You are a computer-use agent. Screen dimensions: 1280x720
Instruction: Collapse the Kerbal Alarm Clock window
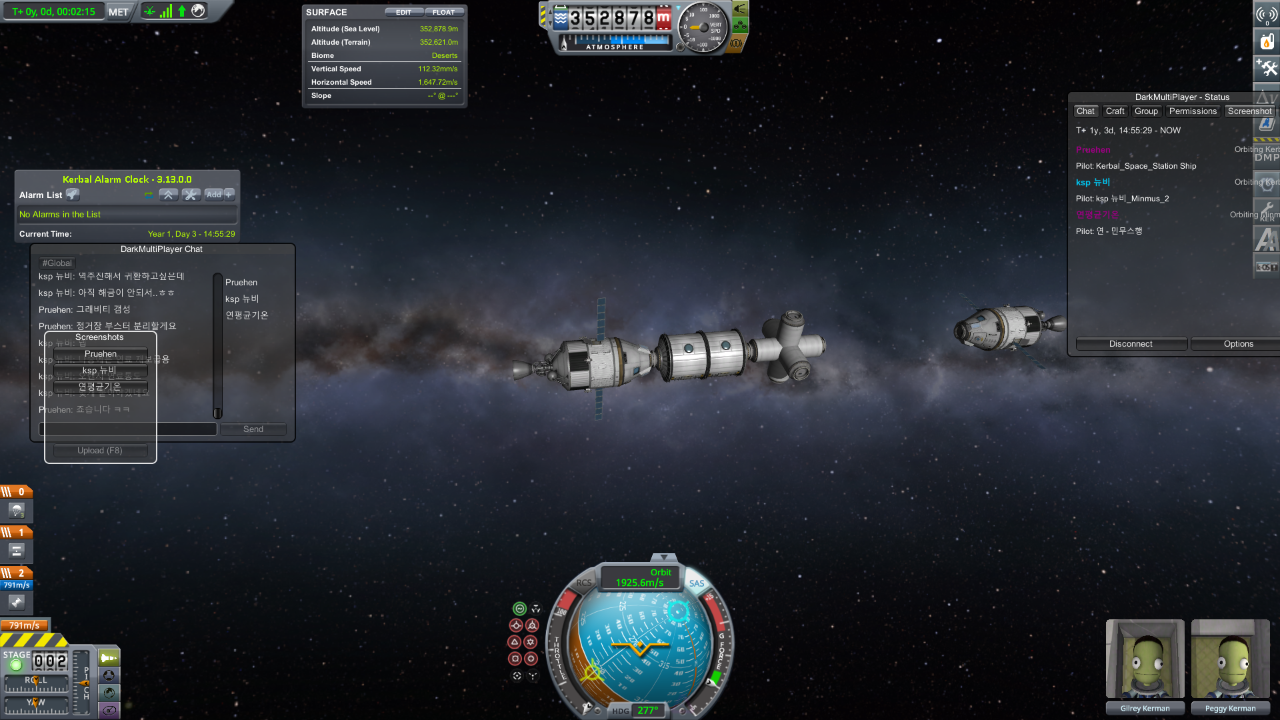pos(169,195)
